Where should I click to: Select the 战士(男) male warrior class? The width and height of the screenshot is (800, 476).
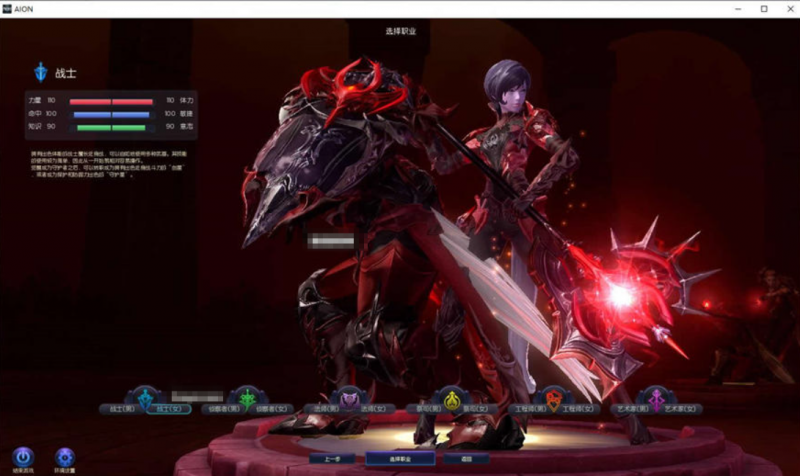tap(118, 409)
